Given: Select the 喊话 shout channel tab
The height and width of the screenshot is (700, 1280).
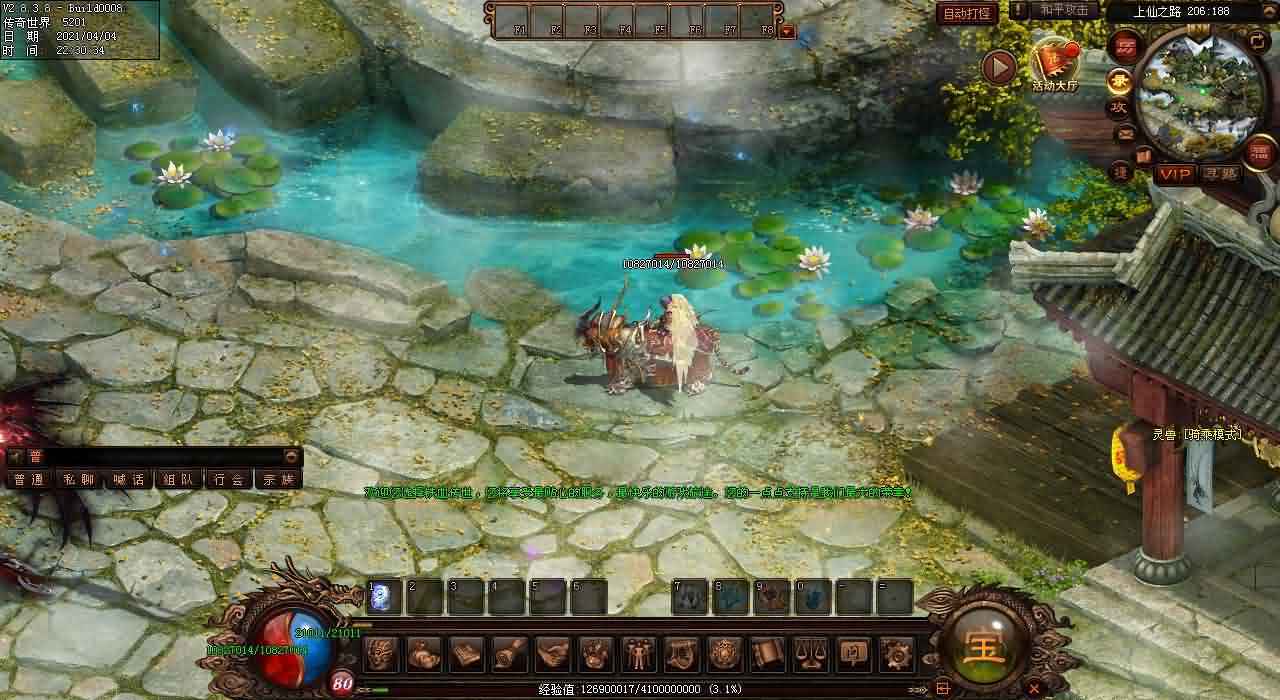Looking at the screenshot, I should [x=129, y=479].
